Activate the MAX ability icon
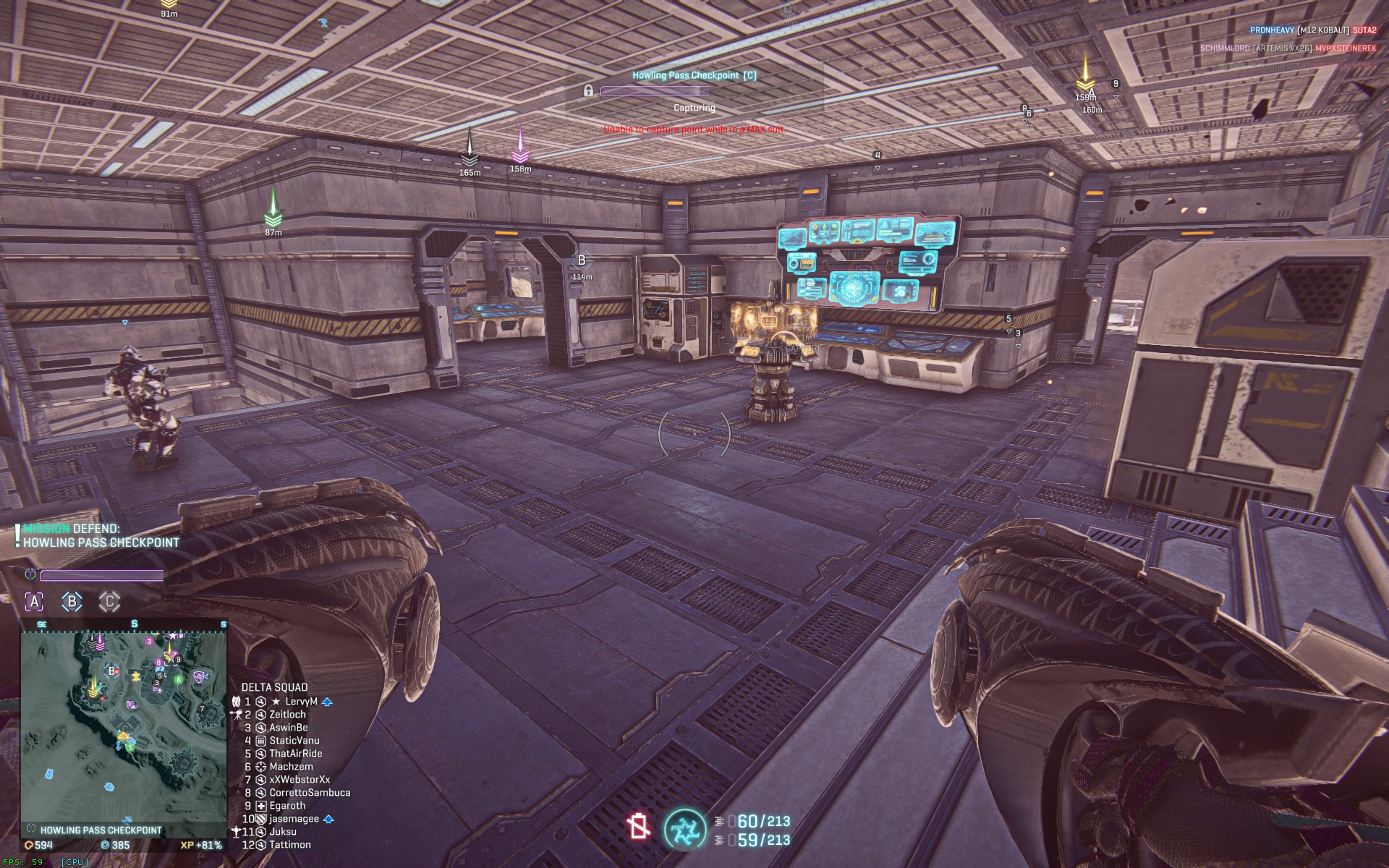This screenshot has height=868, width=1389. pos(684,829)
